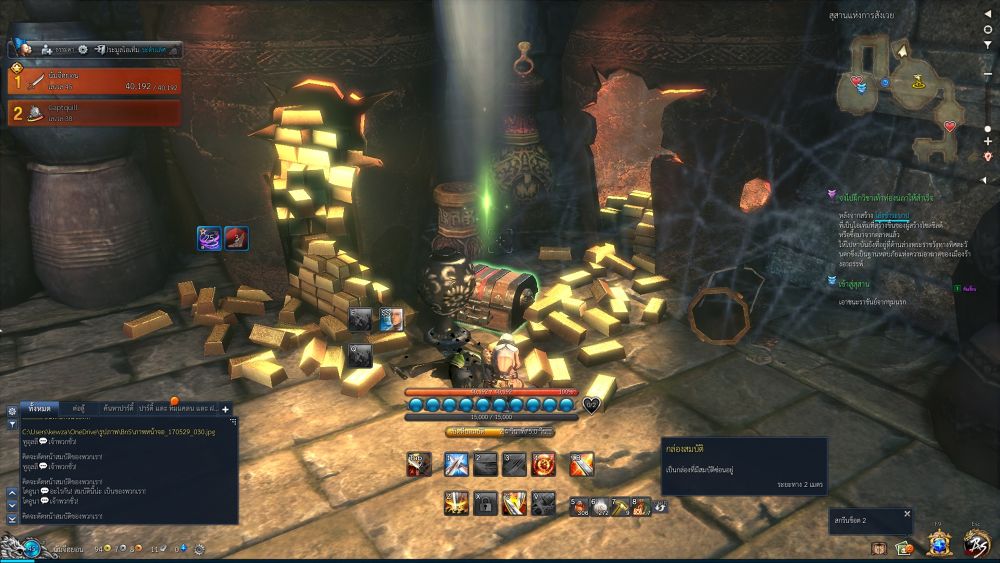
Task: Jump chat to the latest message
Action: (x=12, y=519)
